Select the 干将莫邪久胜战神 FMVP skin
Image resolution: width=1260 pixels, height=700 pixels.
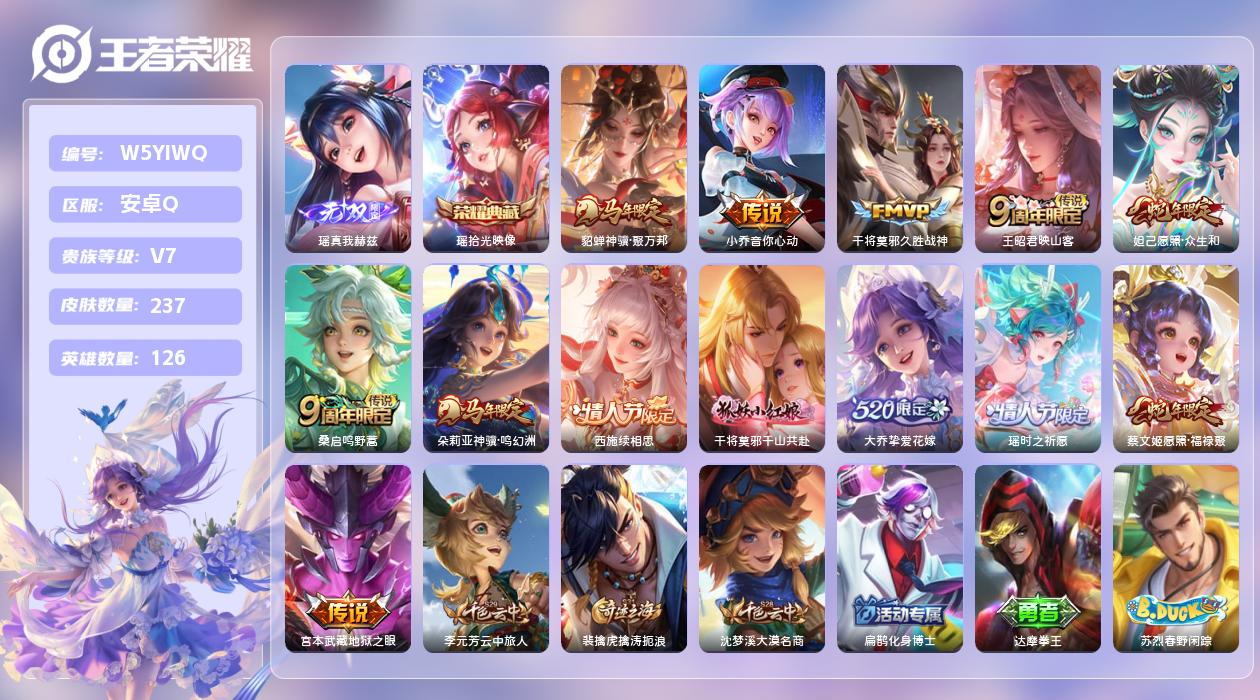point(900,158)
